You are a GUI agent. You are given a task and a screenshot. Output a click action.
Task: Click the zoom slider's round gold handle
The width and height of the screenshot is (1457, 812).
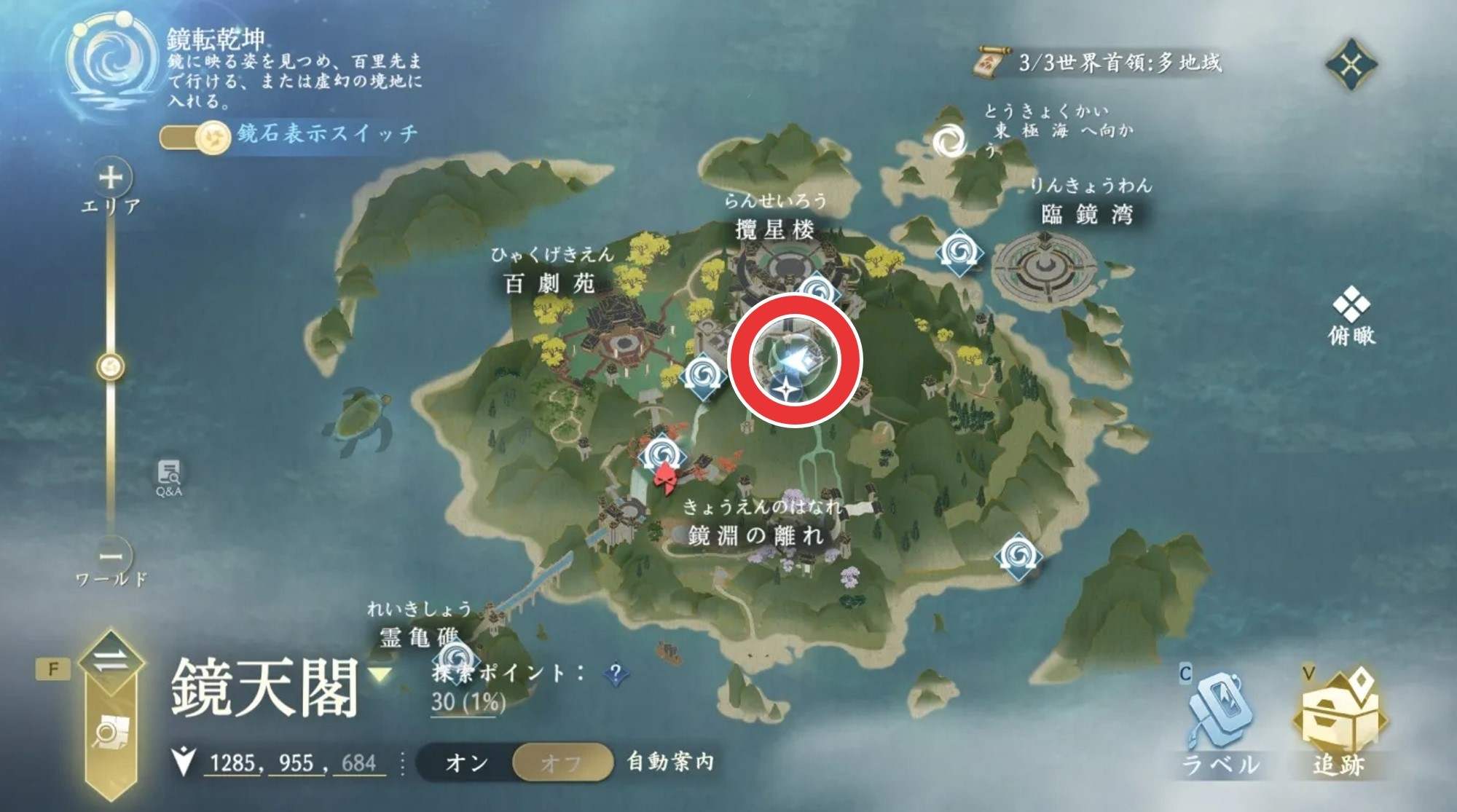[x=111, y=366]
